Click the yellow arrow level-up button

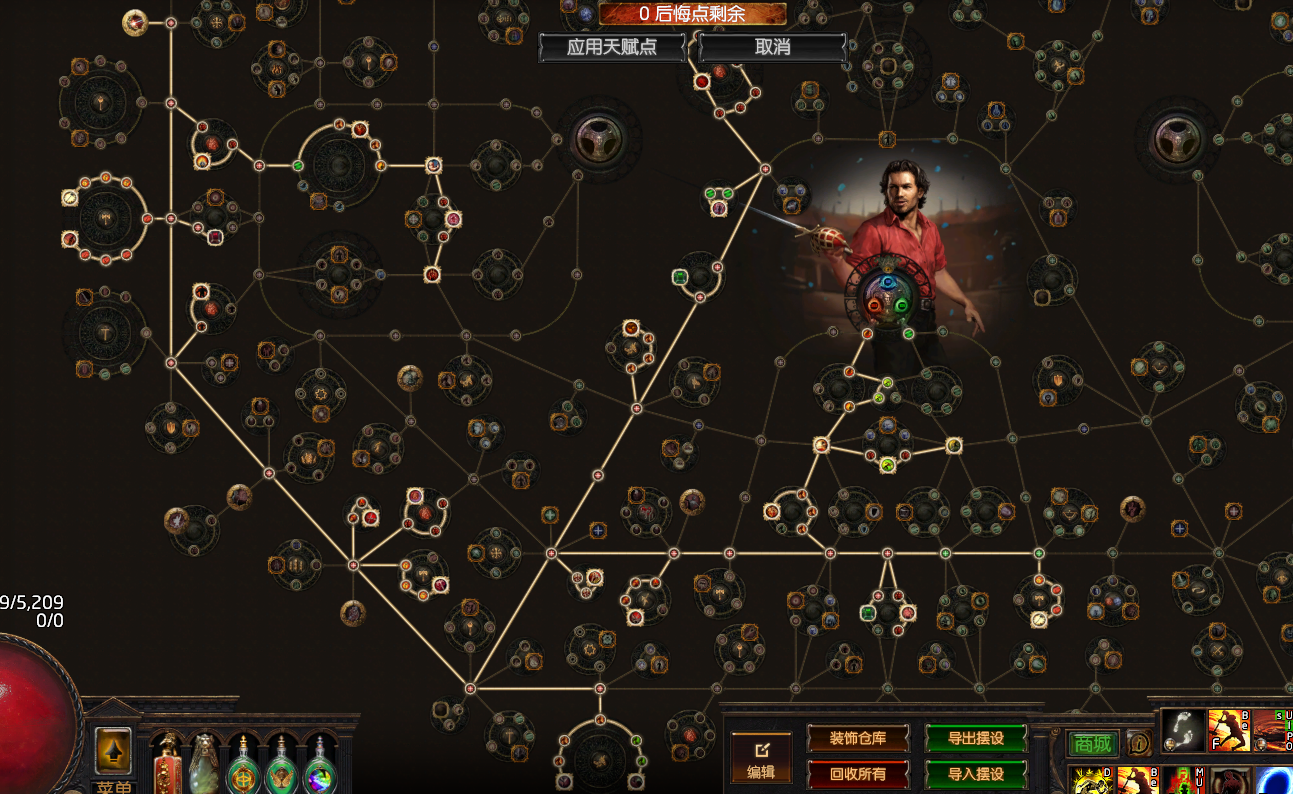pyautogui.click(x=113, y=750)
